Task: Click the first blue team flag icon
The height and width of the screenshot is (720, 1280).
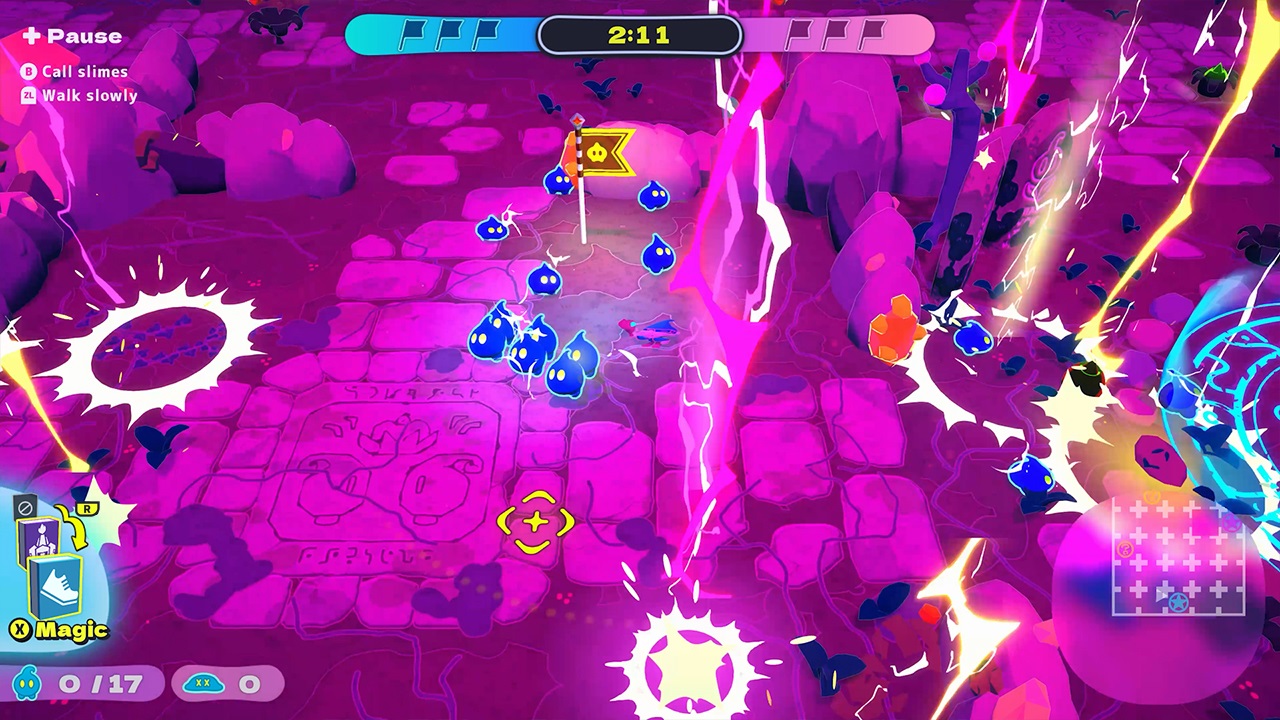Action: tap(412, 33)
